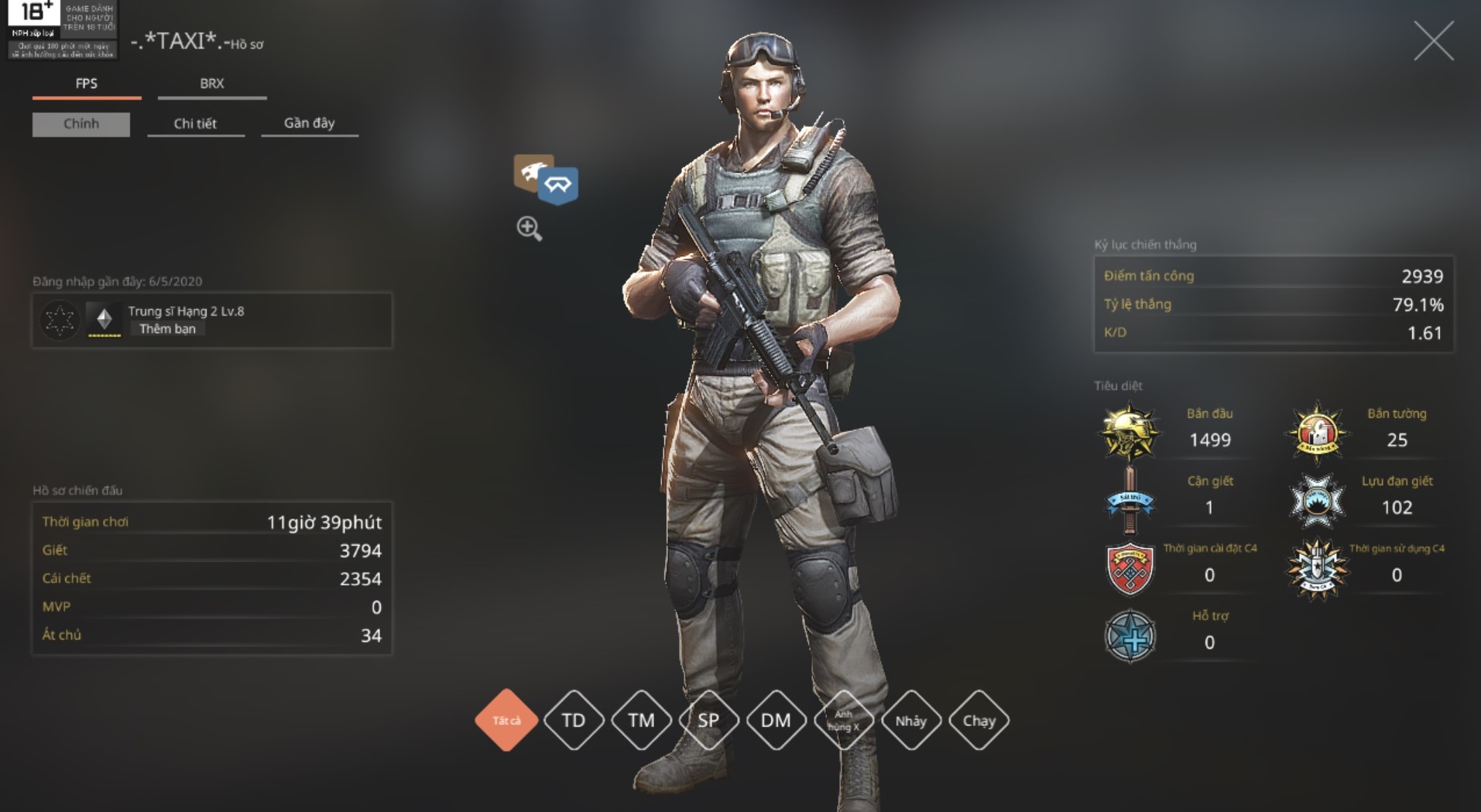
Task: Switch to the FPS tab
Action: click(x=87, y=84)
